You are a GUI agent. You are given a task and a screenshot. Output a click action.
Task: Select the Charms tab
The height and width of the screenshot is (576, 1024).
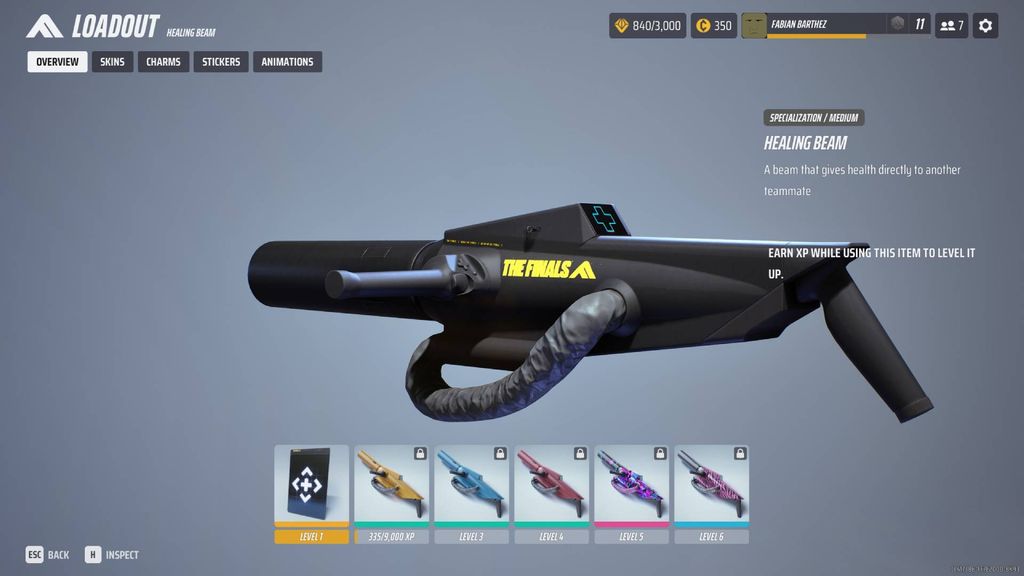tap(163, 62)
